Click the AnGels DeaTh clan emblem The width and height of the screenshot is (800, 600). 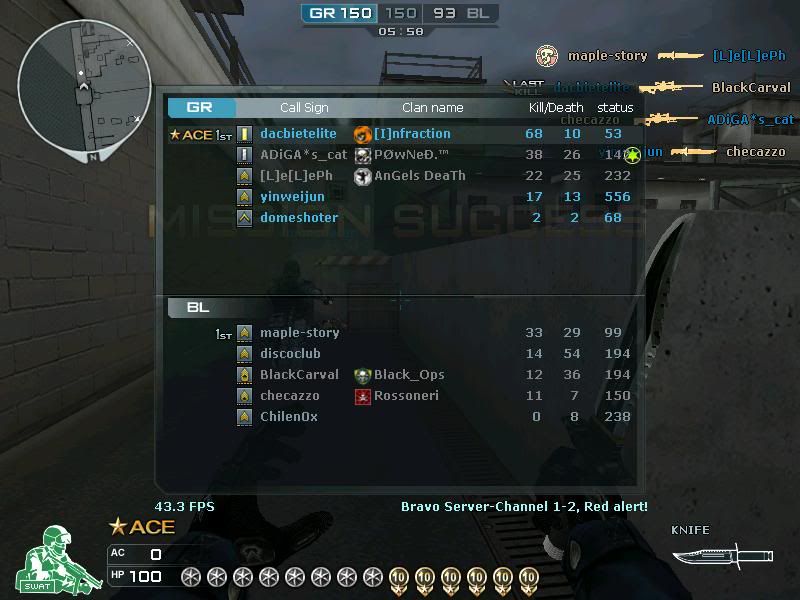363,175
